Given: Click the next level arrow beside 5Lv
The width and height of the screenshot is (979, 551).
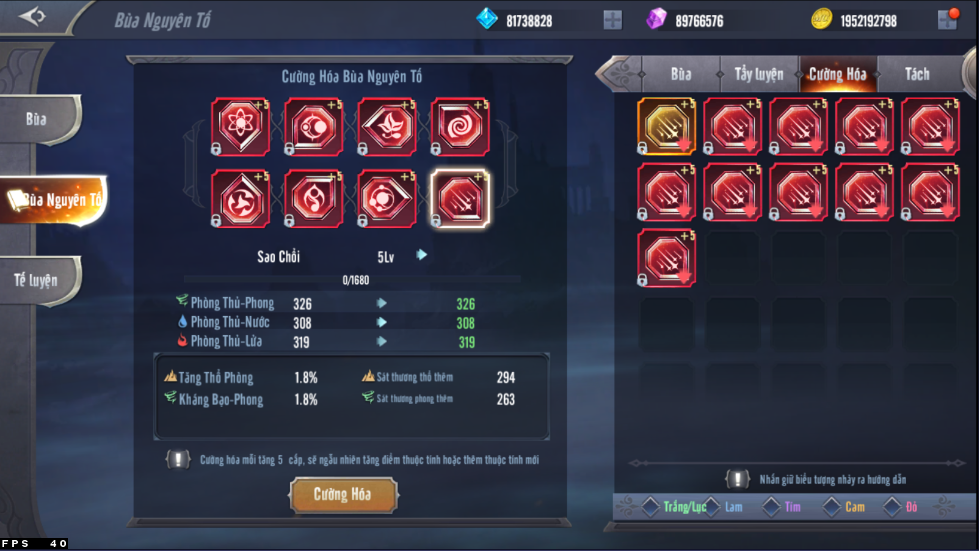Looking at the screenshot, I should click(x=422, y=255).
